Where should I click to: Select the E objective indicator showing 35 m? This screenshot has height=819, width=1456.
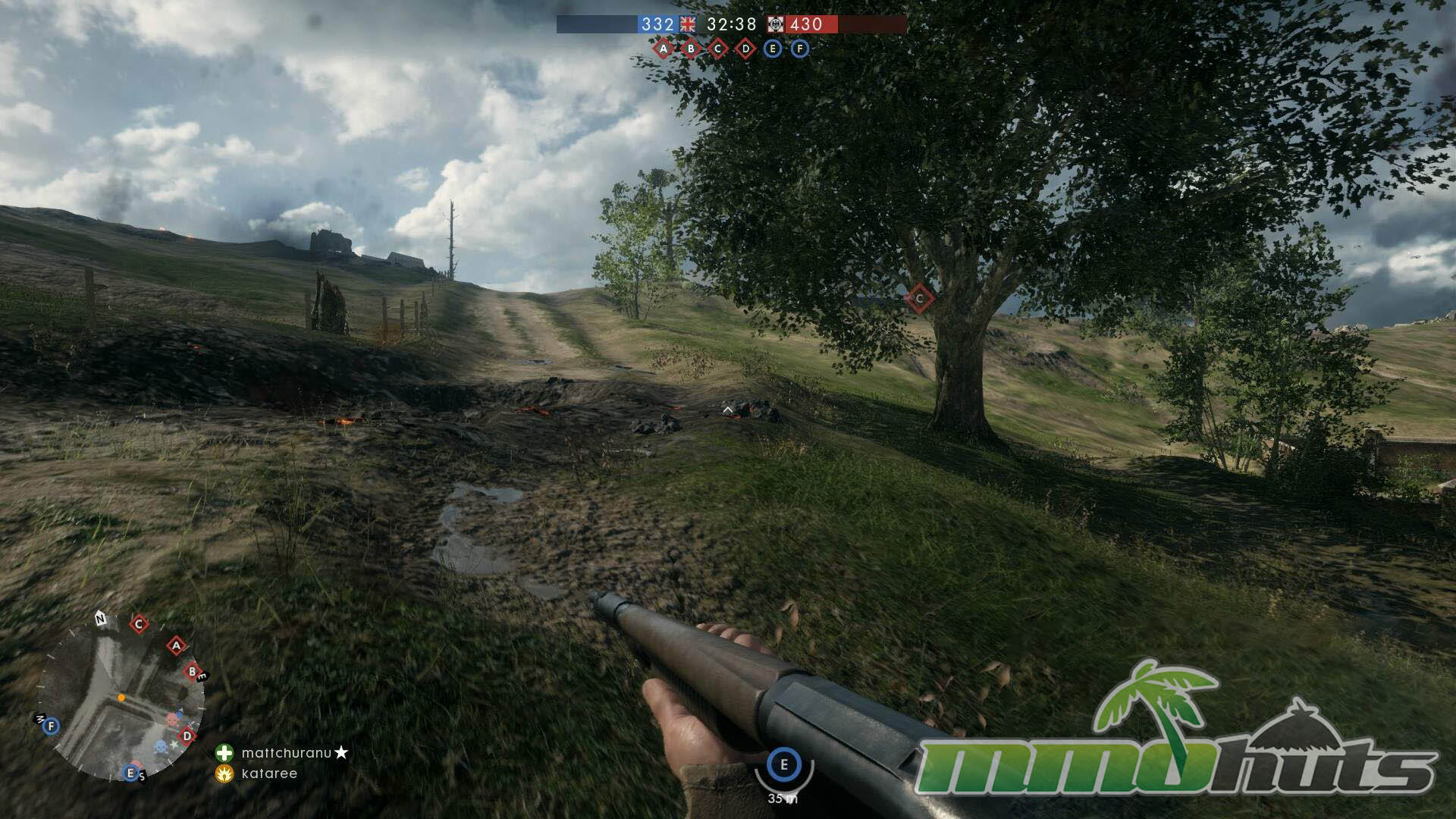pos(784,764)
